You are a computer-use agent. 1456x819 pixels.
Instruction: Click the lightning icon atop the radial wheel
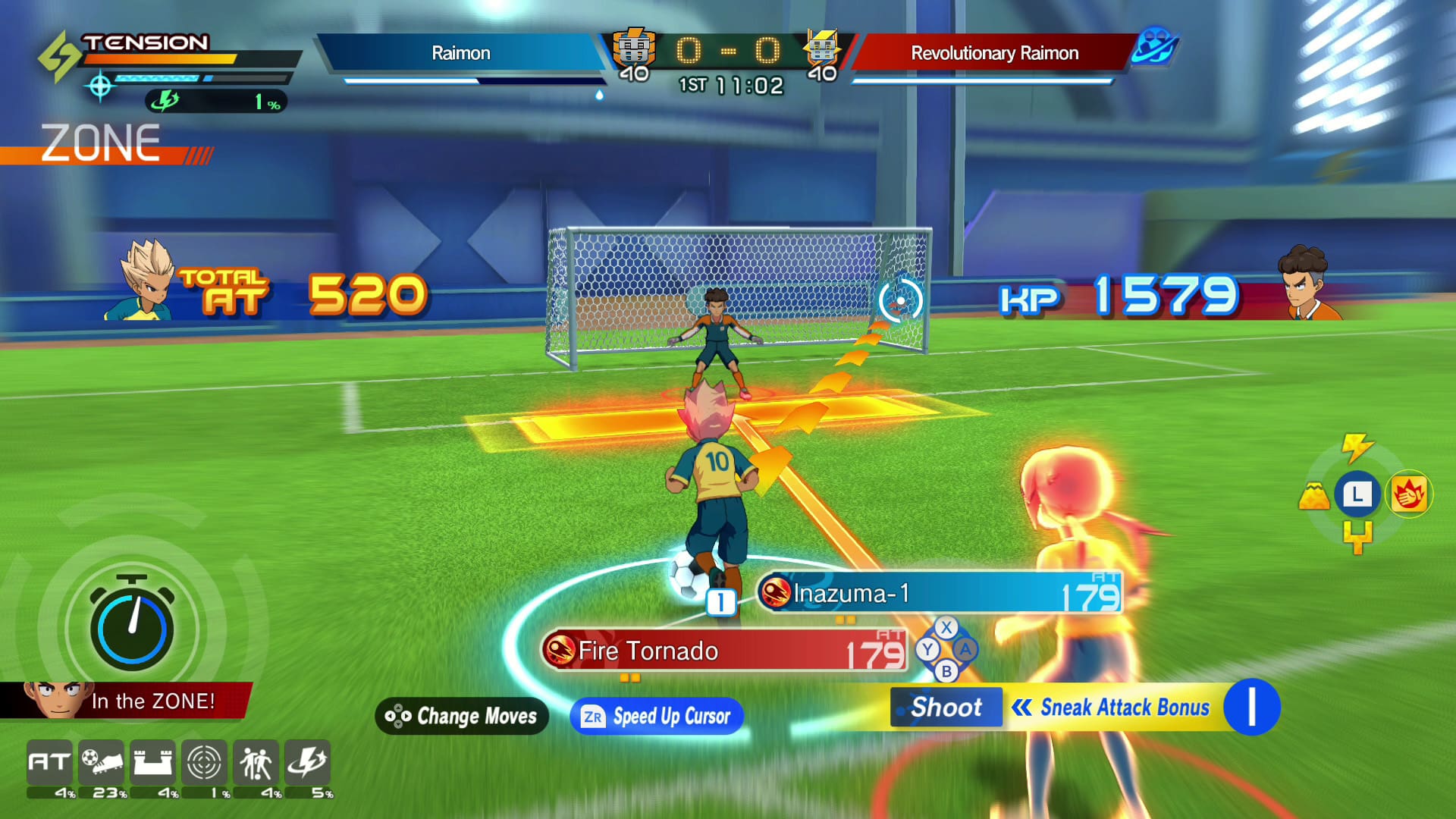1357,449
